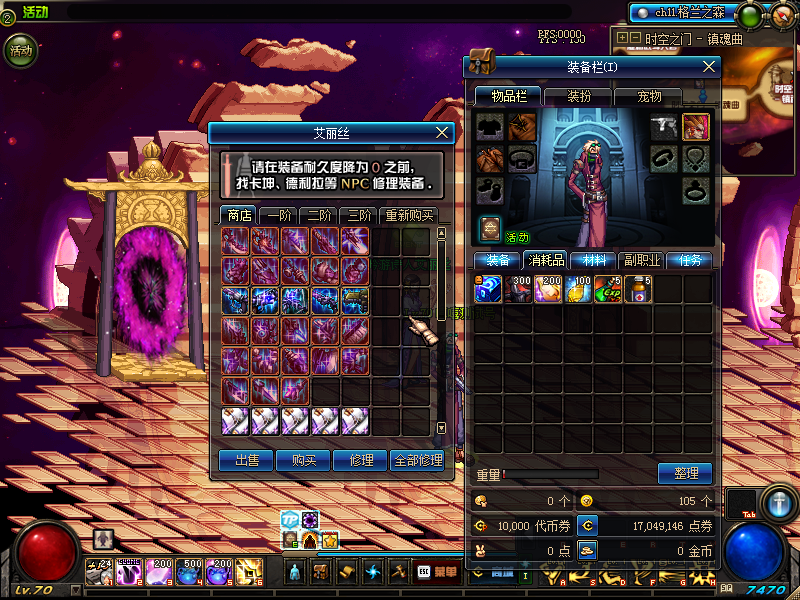The image size is (800, 600).
Task: Open the 副职业 sub-profession category
Action: coord(641,260)
